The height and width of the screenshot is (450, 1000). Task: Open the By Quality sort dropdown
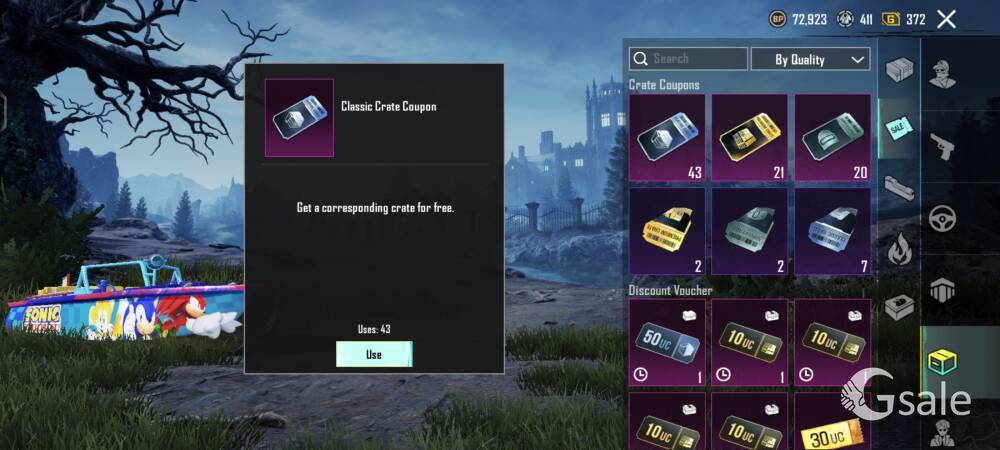pyautogui.click(x=810, y=59)
